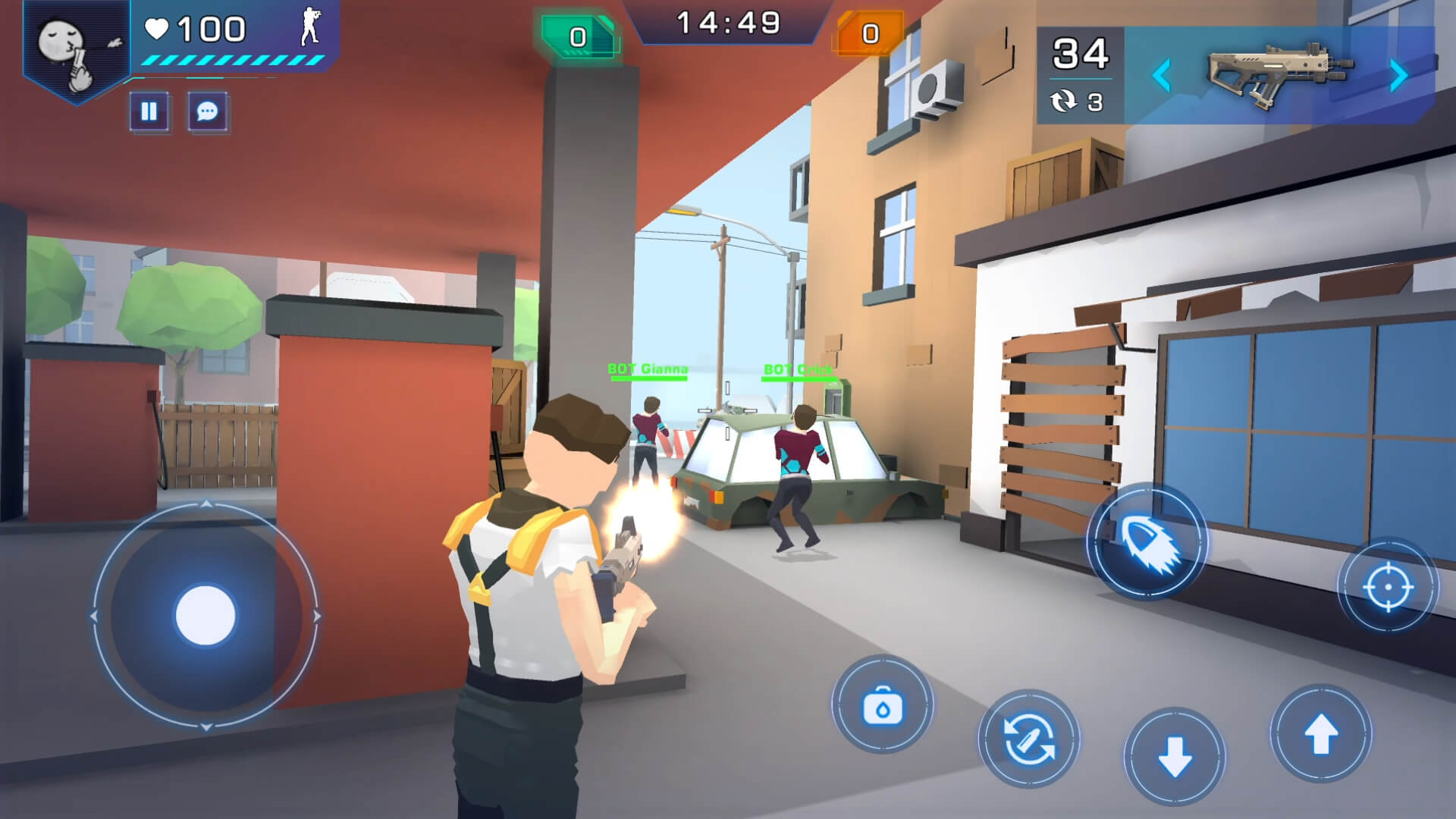Switch to the next weapon arrow
The width and height of the screenshot is (1456, 819).
[x=1399, y=76]
